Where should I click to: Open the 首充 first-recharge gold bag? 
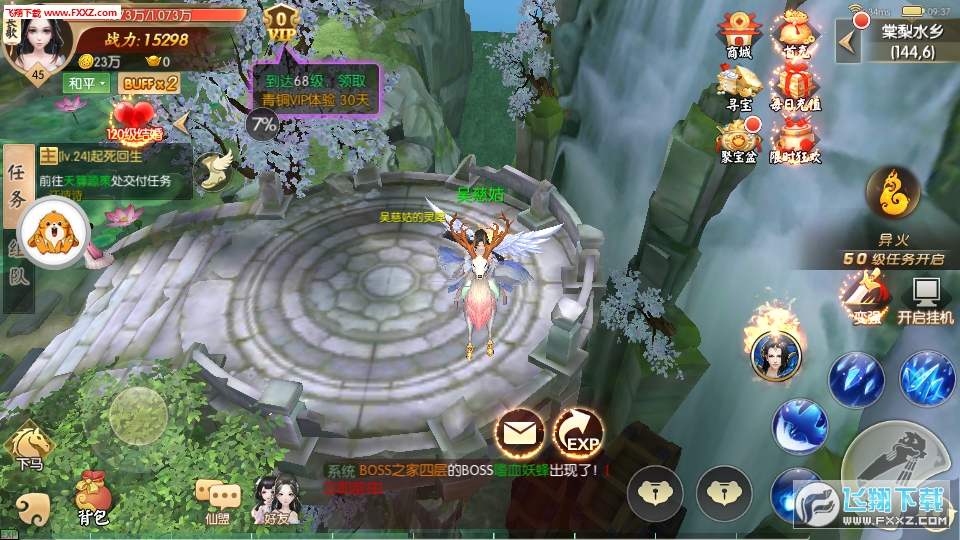(x=796, y=34)
